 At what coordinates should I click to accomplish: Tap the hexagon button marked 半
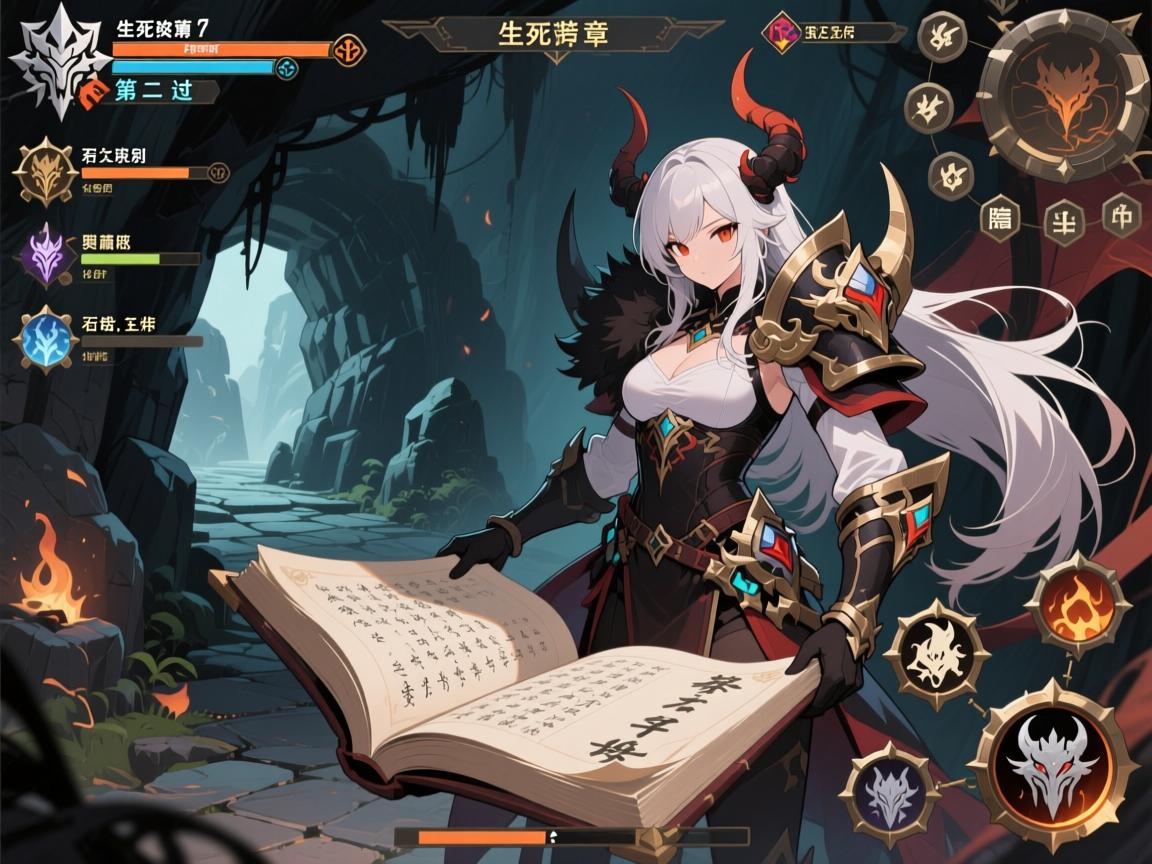[1062, 221]
